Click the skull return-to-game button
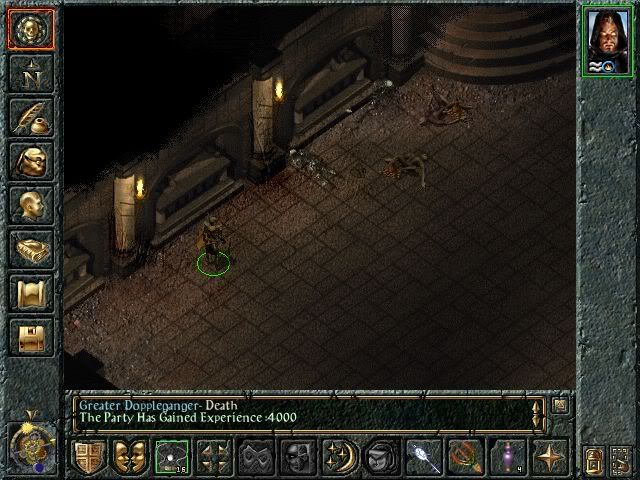The width and height of the screenshot is (640, 480). 30,30
